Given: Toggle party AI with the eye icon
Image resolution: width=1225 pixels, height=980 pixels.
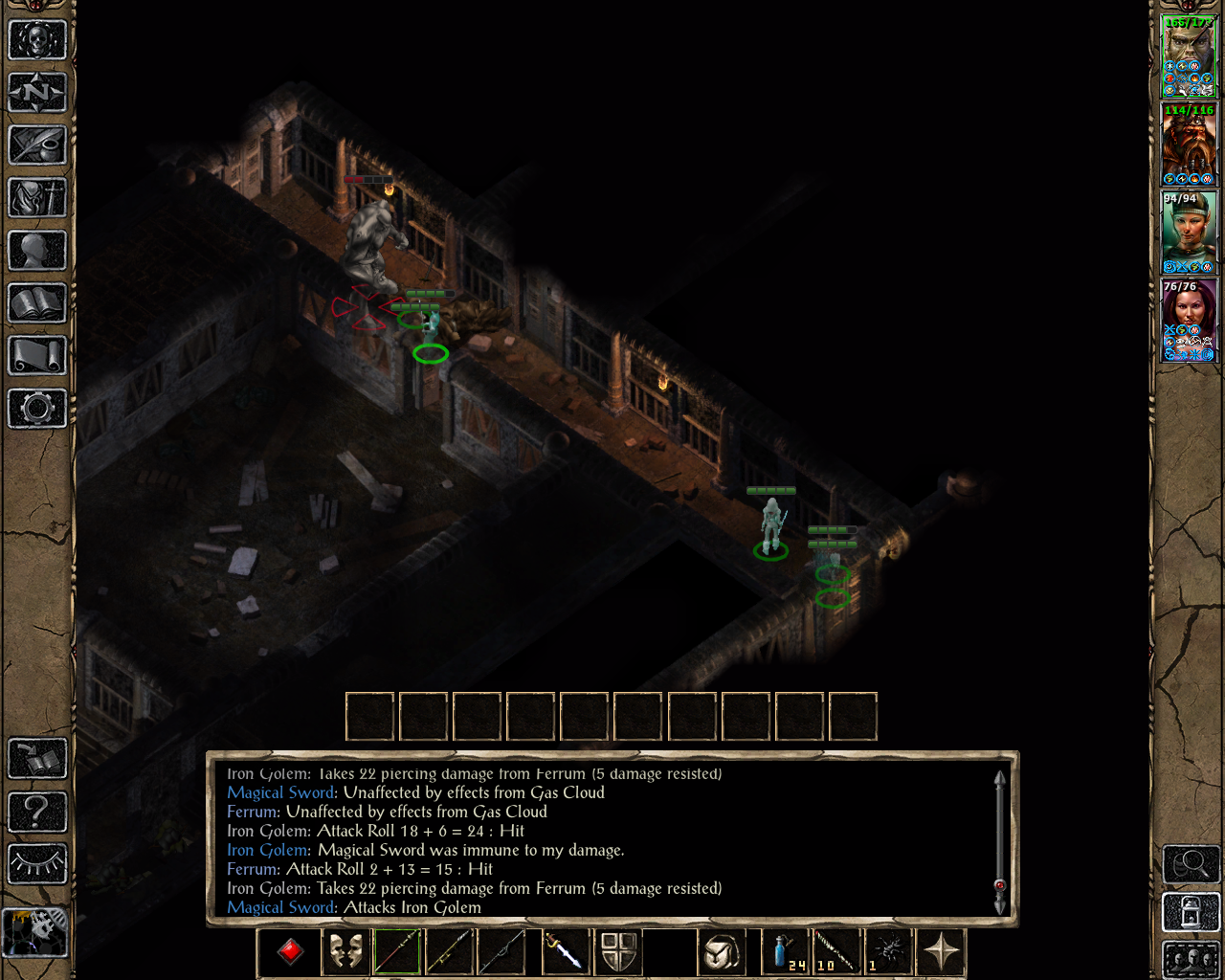Looking at the screenshot, I should point(38,864).
